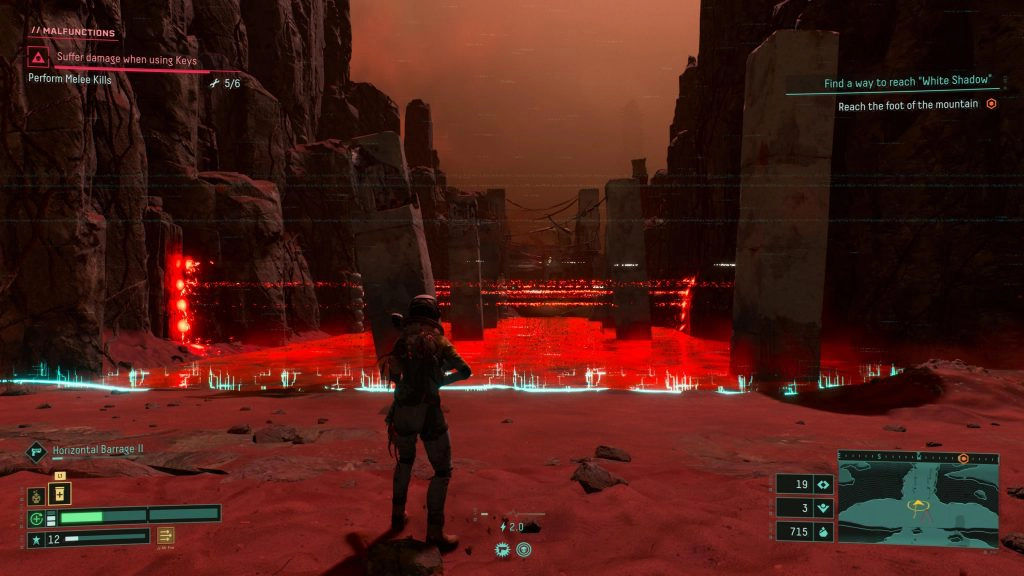Select the malfunction warning triangle icon
The image size is (1024, 576).
pyautogui.click(x=39, y=58)
